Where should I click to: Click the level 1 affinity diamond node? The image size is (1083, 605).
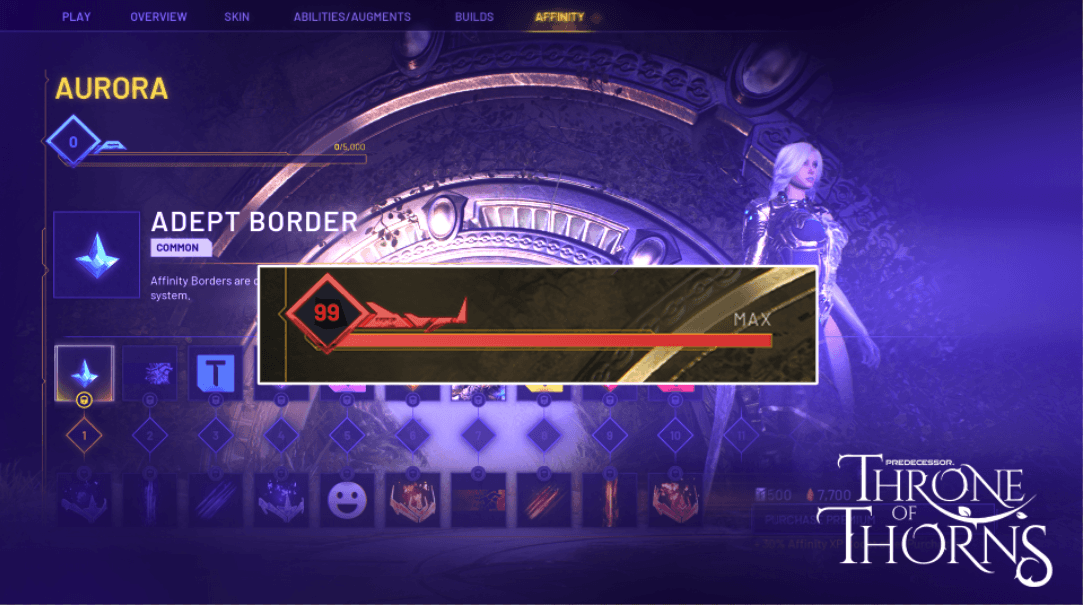pos(84,435)
